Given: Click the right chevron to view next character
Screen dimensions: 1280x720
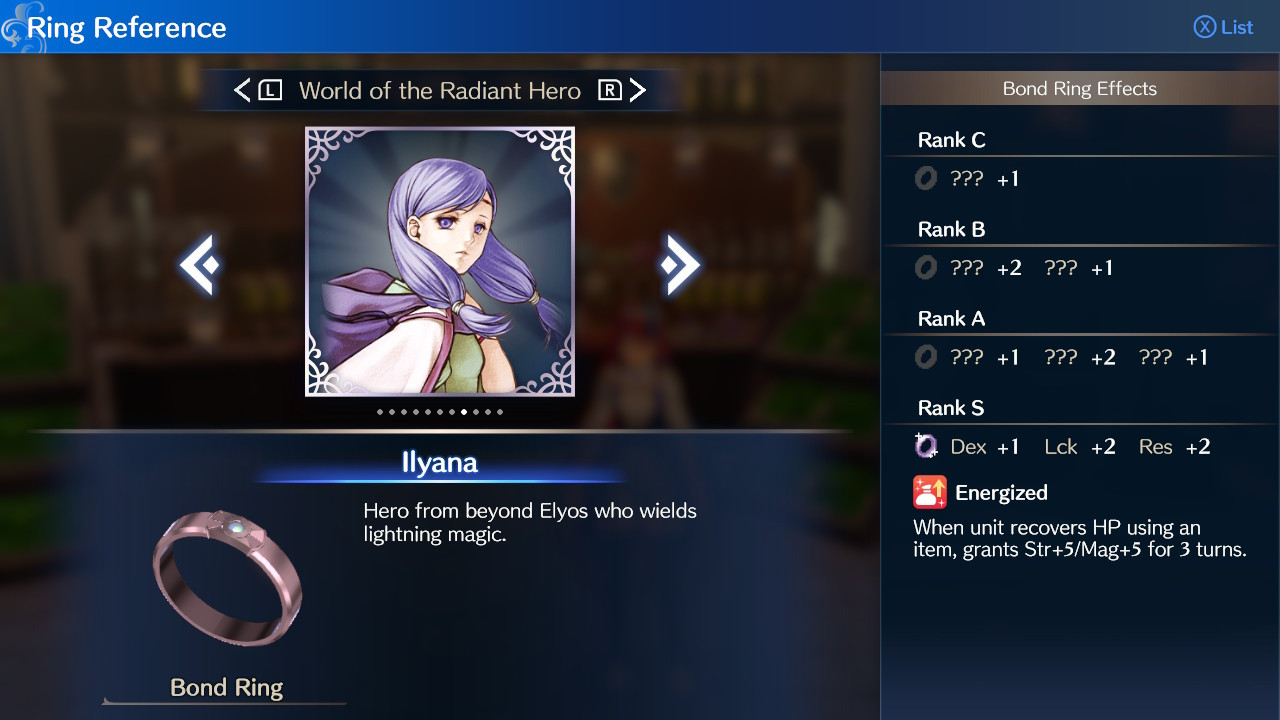Looking at the screenshot, I should click(682, 262).
